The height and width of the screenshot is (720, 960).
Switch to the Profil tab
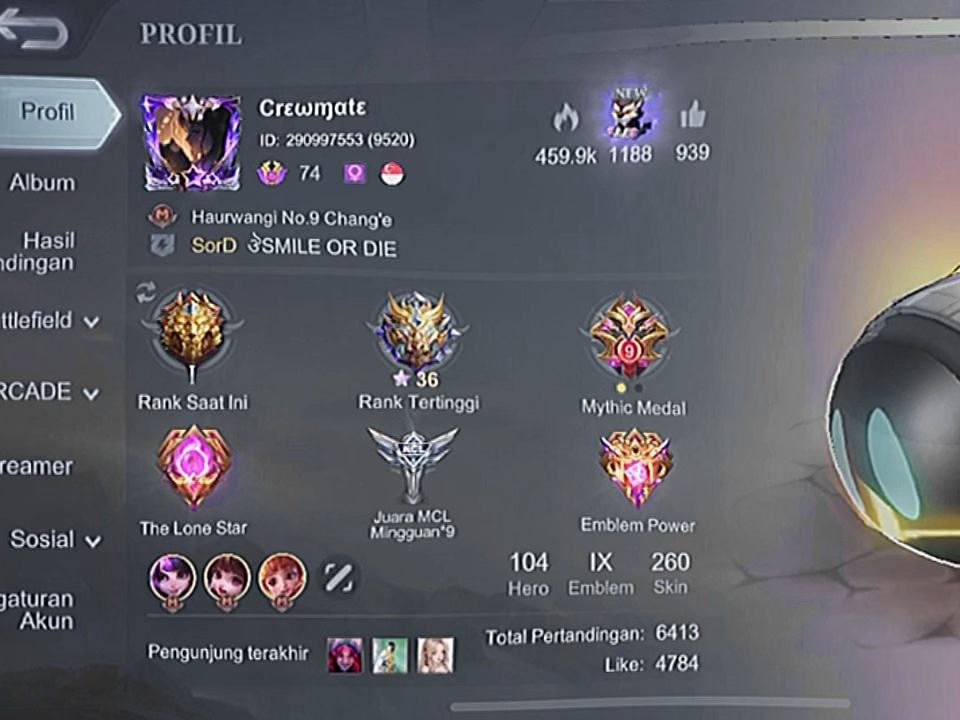click(x=50, y=111)
